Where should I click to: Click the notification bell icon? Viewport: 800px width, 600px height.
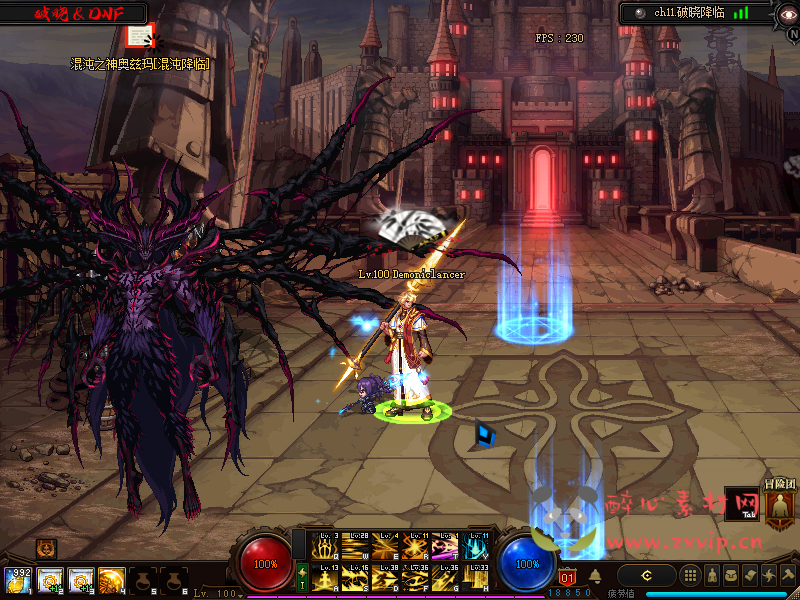[x=594, y=576]
